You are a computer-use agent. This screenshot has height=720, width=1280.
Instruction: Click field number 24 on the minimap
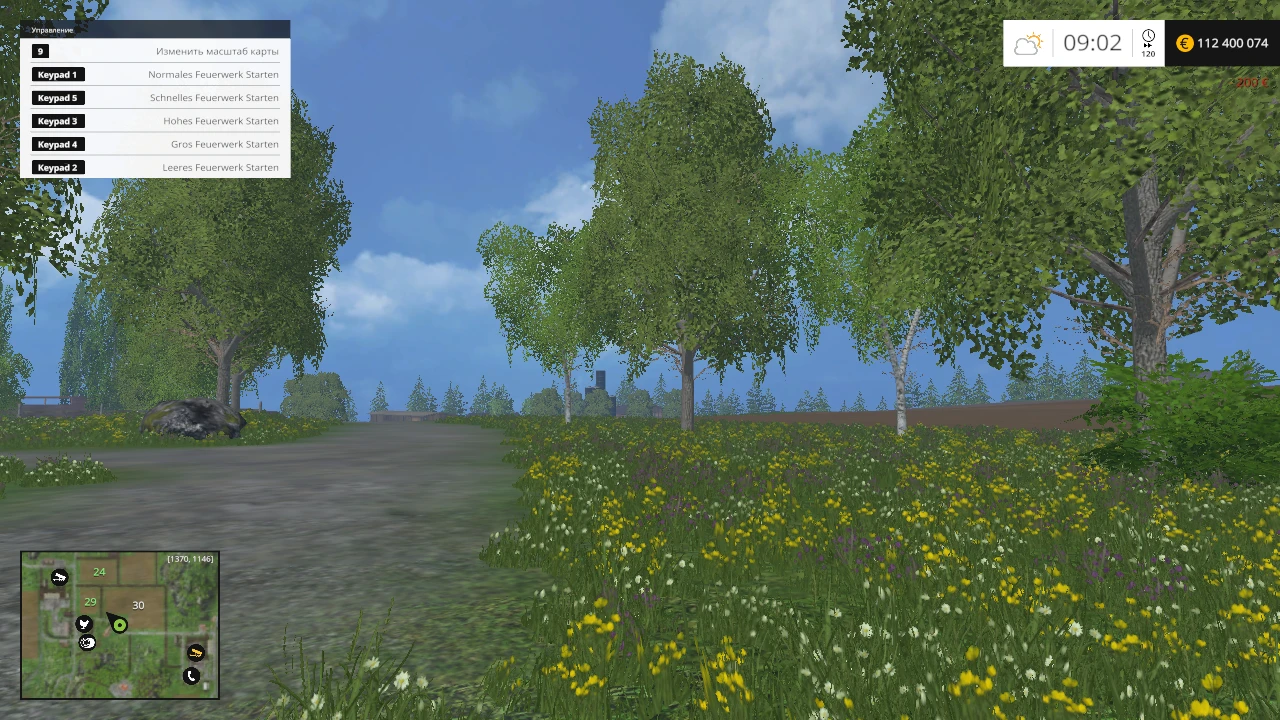coord(99,571)
